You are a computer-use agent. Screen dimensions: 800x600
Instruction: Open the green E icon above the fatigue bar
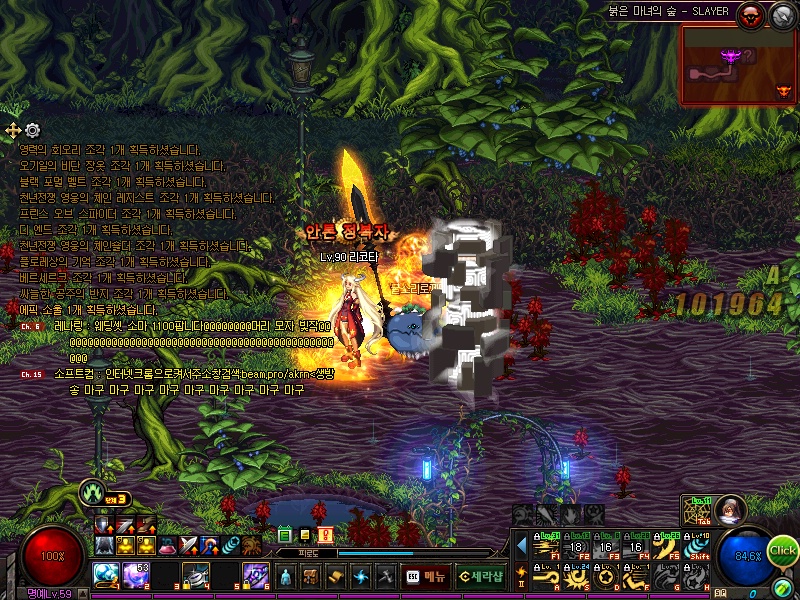coord(285,535)
